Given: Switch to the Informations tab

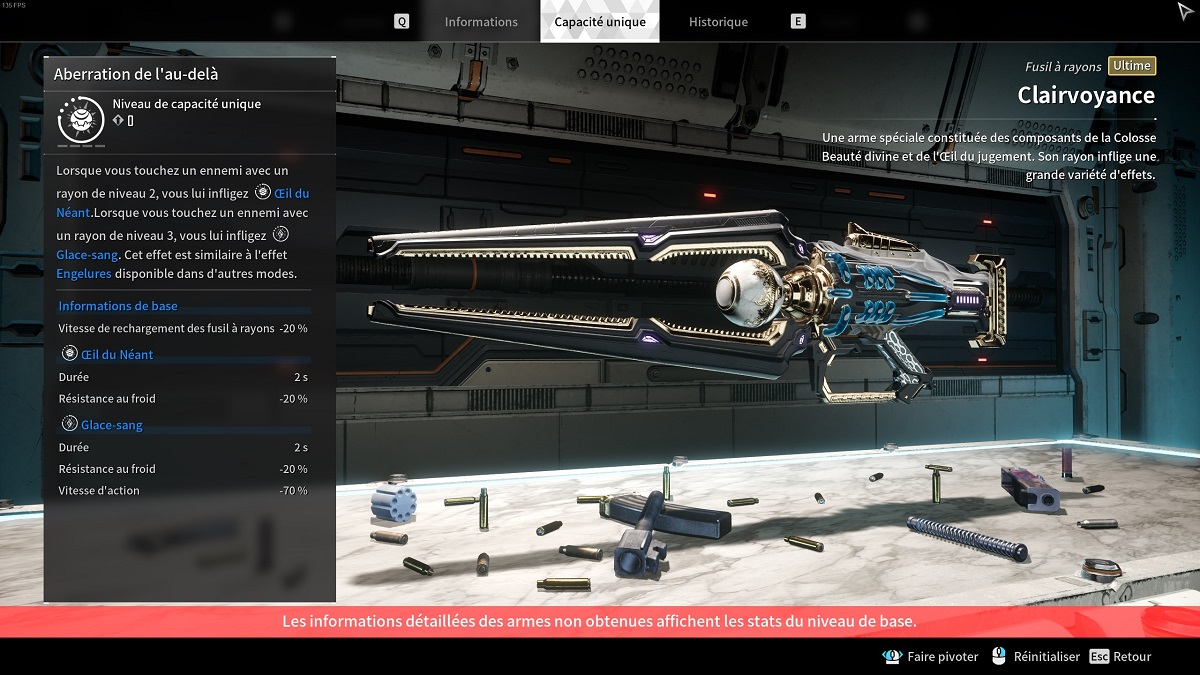Looking at the screenshot, I should click(x=481, y=22).
